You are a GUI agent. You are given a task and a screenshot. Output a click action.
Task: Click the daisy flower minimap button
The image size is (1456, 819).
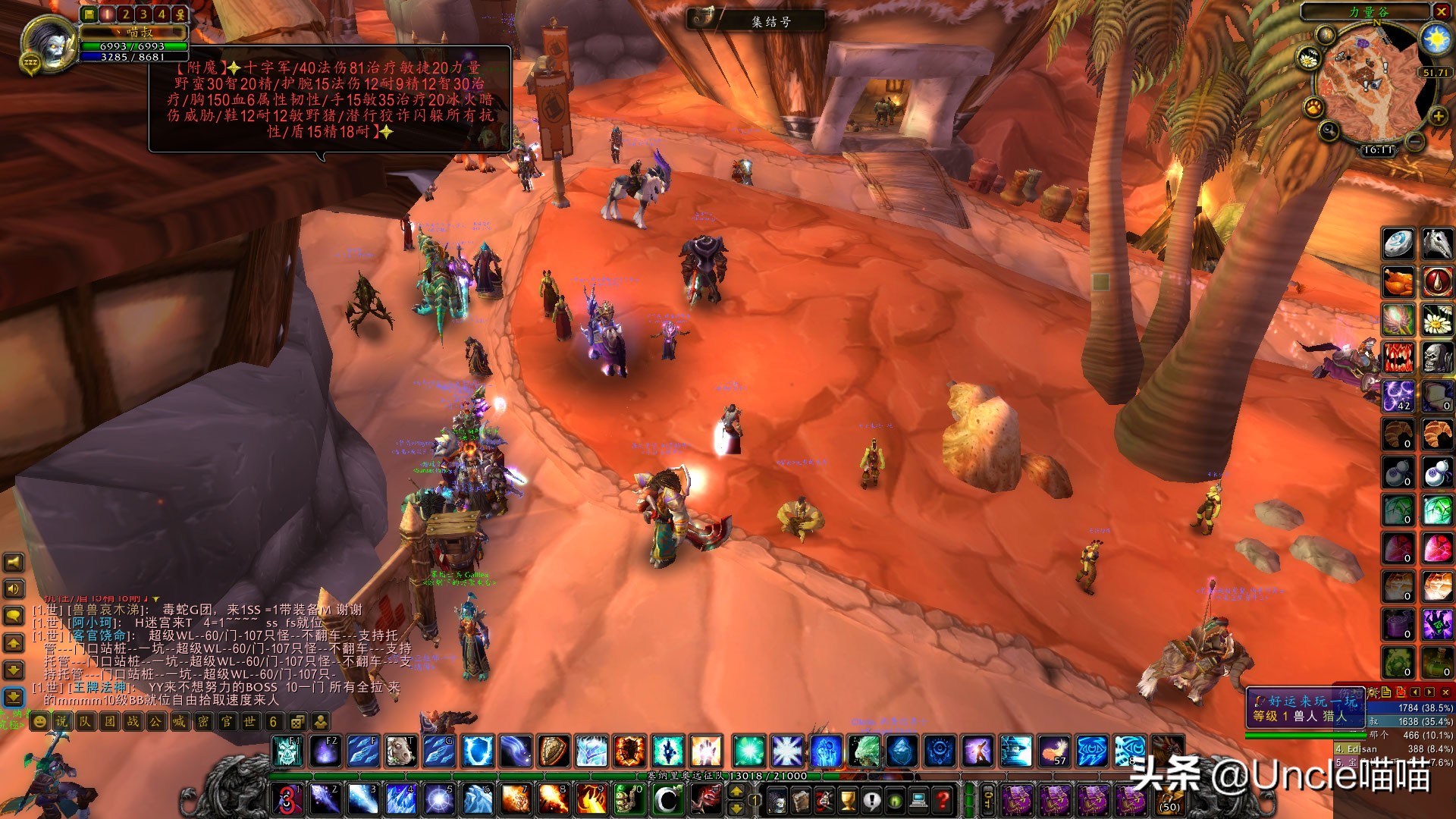1309,58
